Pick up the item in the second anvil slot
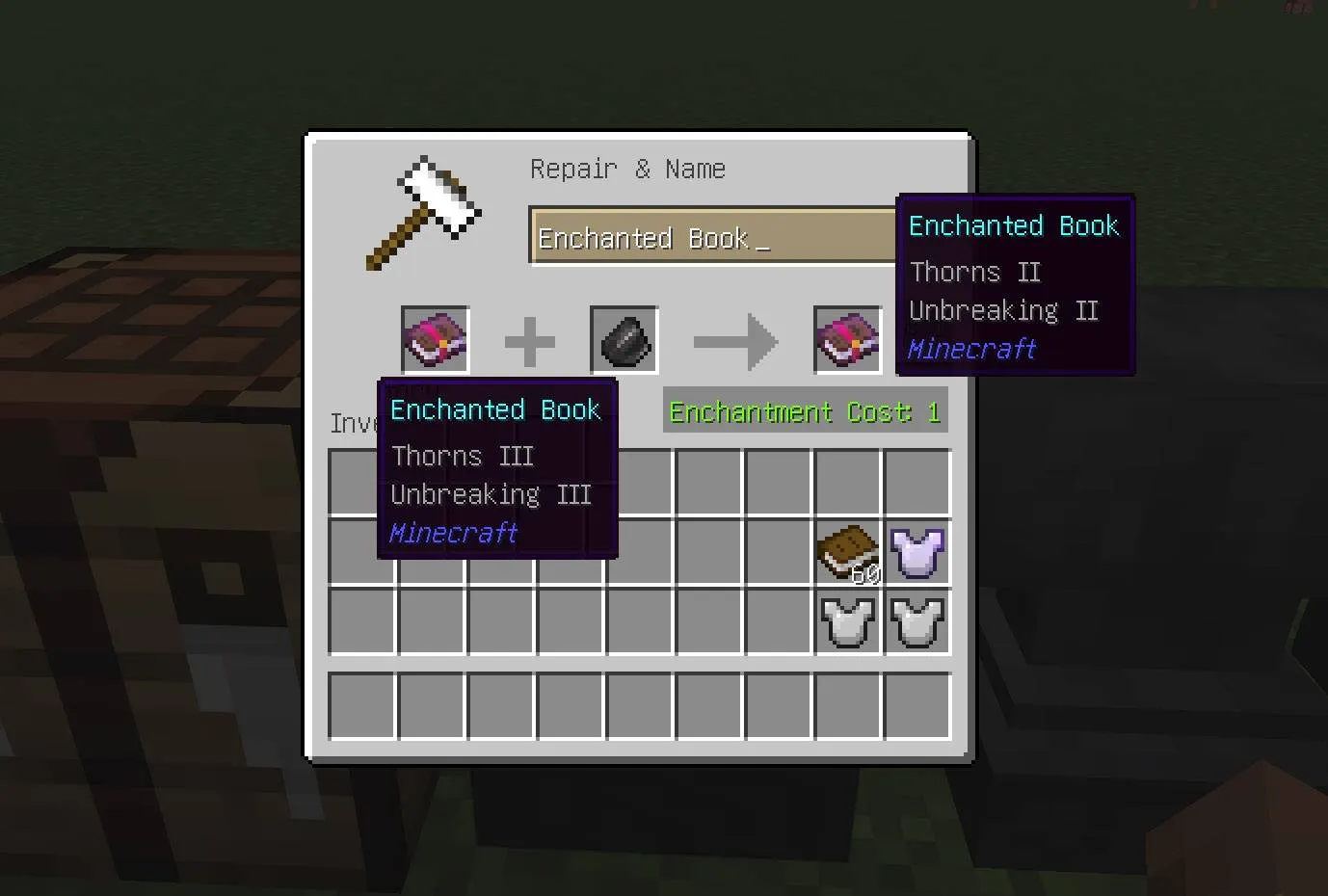This screenshot has height=896, width=1328. (x=622, y=339)
